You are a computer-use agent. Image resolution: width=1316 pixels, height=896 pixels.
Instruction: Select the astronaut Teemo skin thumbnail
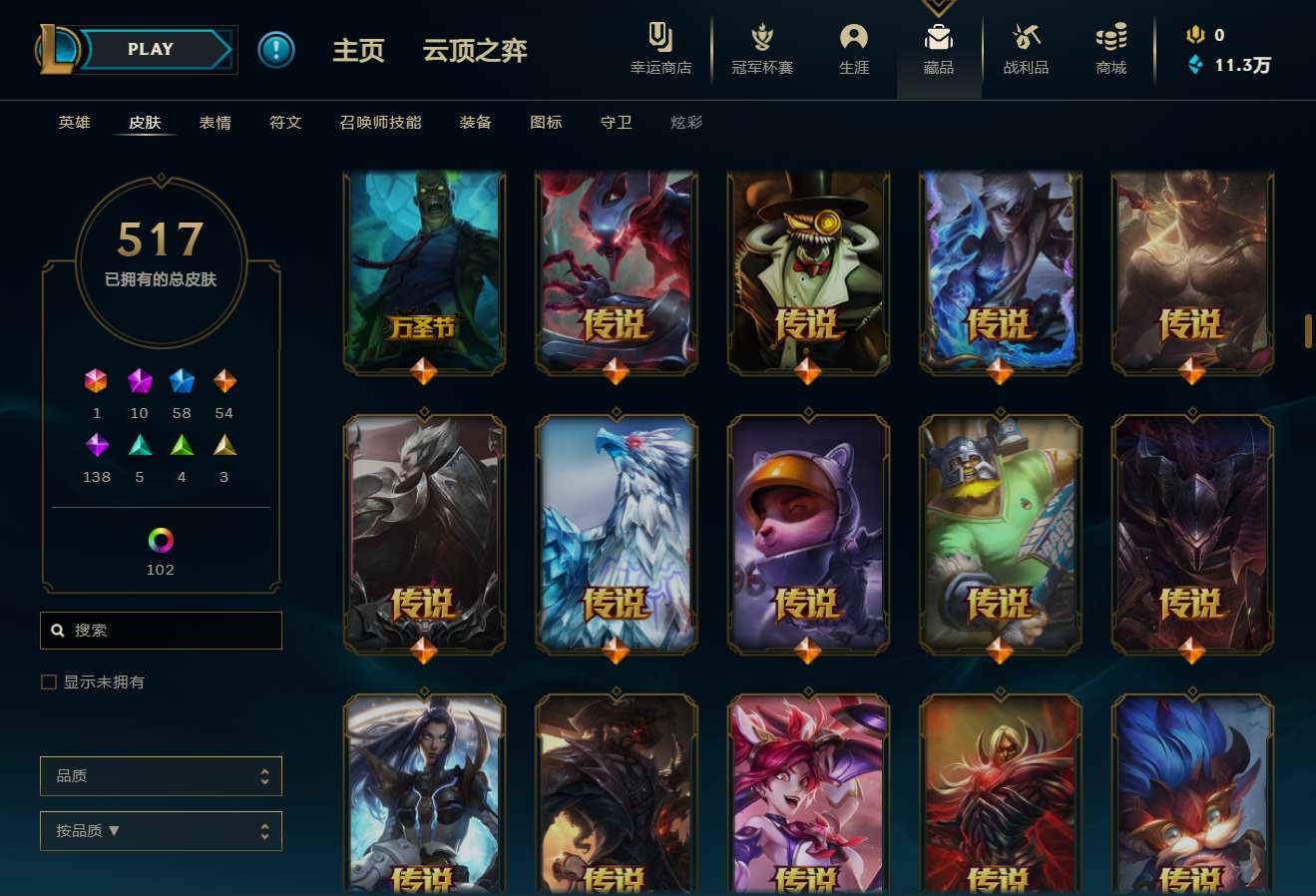tap(808, 534)
